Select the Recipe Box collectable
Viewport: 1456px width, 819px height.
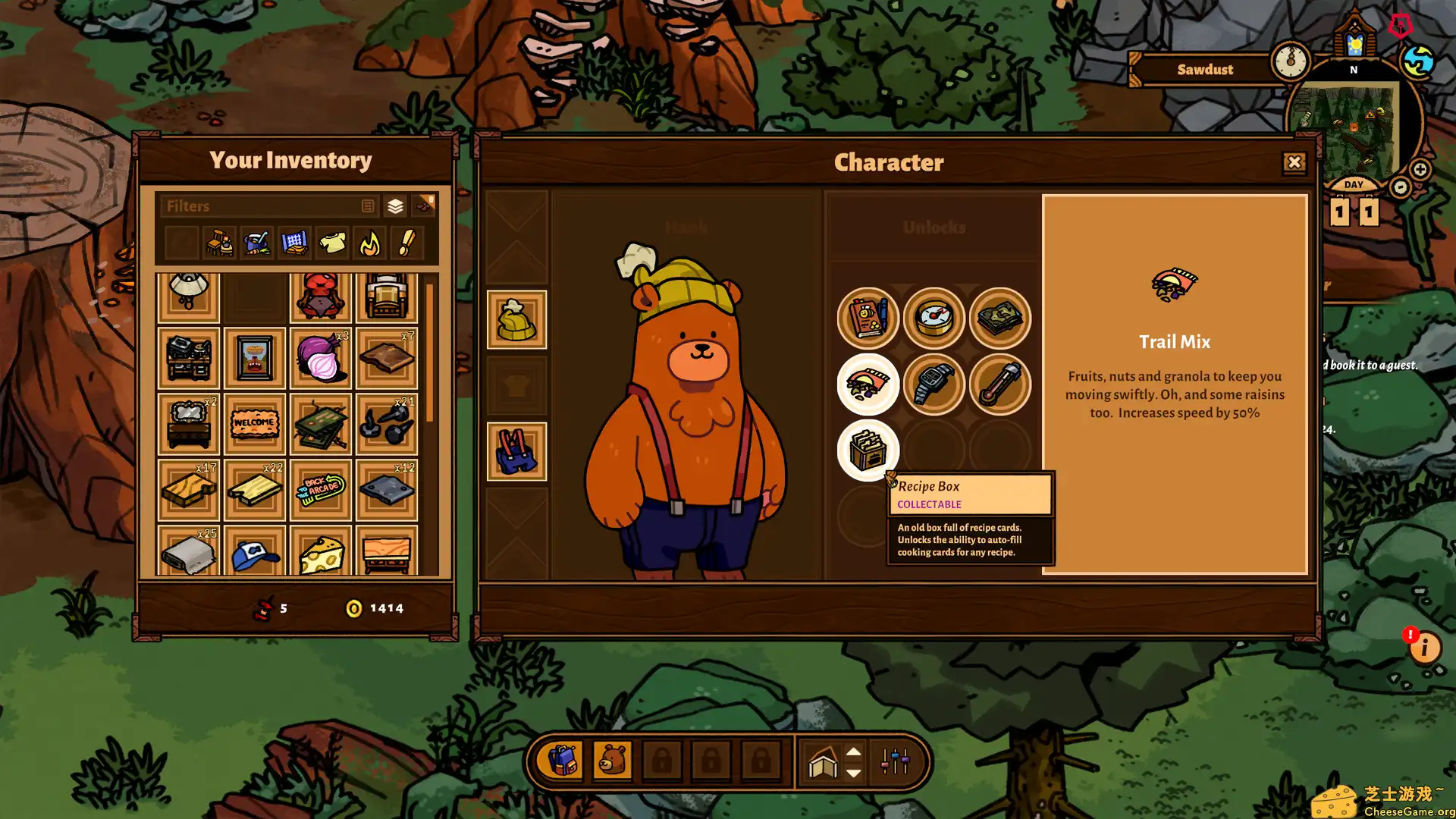[x=868, y=450]
